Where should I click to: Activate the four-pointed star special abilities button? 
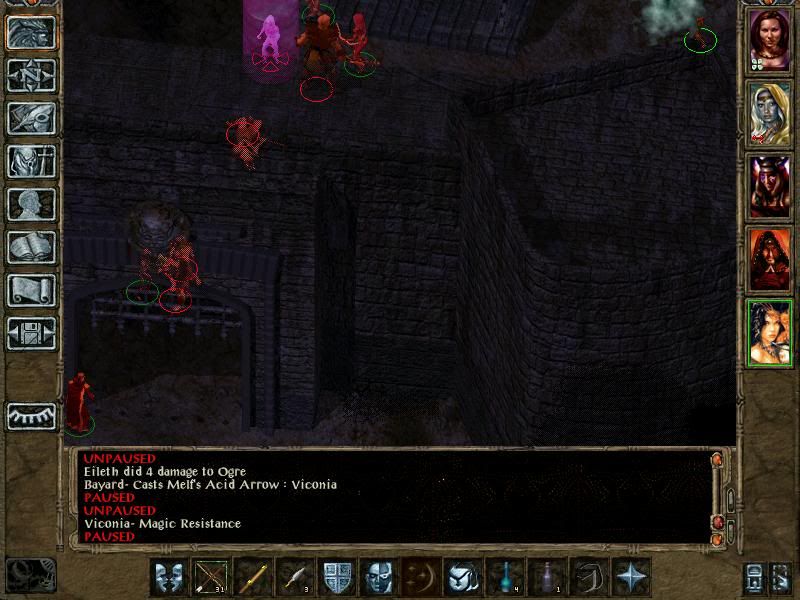tap(631, 577)
